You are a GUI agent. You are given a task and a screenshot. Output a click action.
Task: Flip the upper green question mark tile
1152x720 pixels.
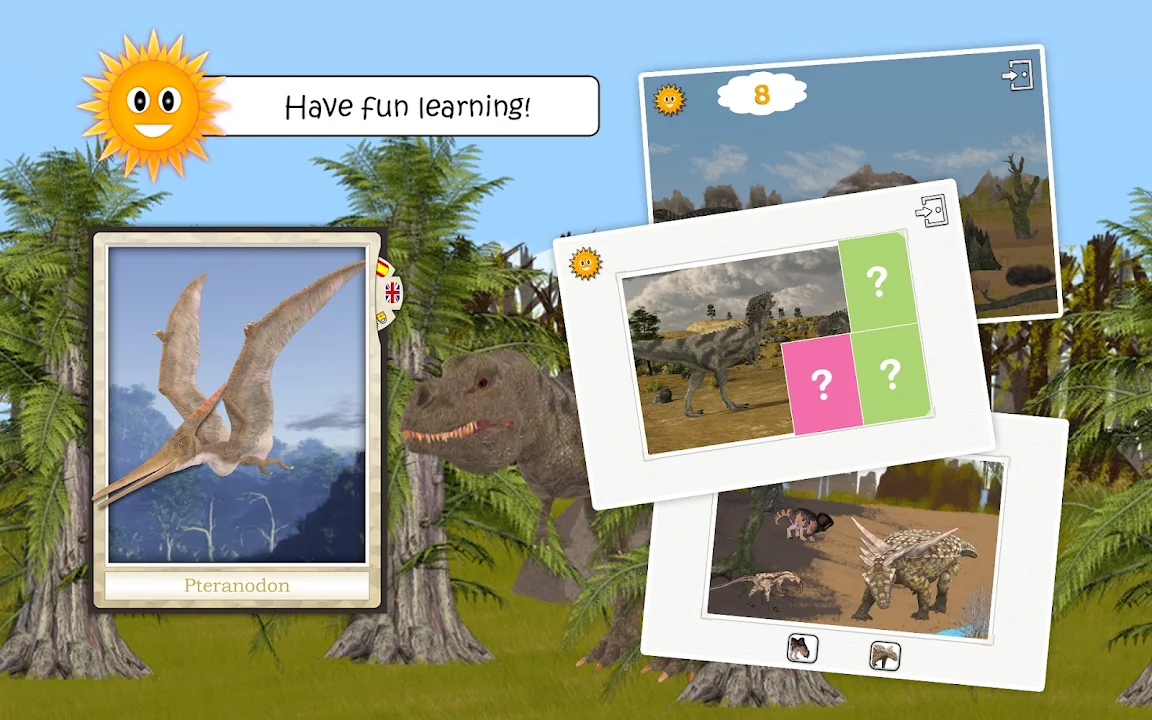(x=877, y=283)
